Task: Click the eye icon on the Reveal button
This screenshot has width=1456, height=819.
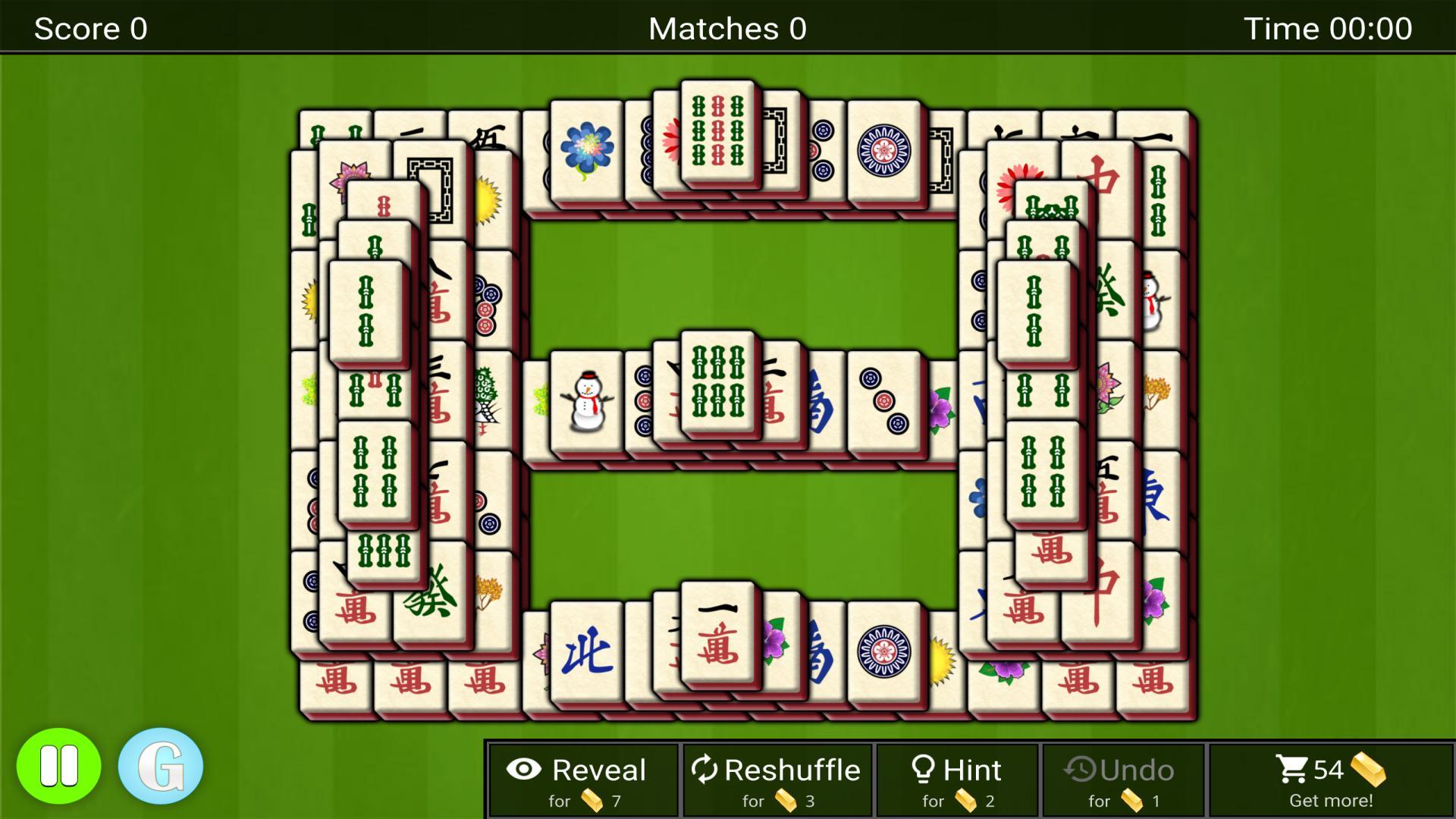Action: pos(524,770)
